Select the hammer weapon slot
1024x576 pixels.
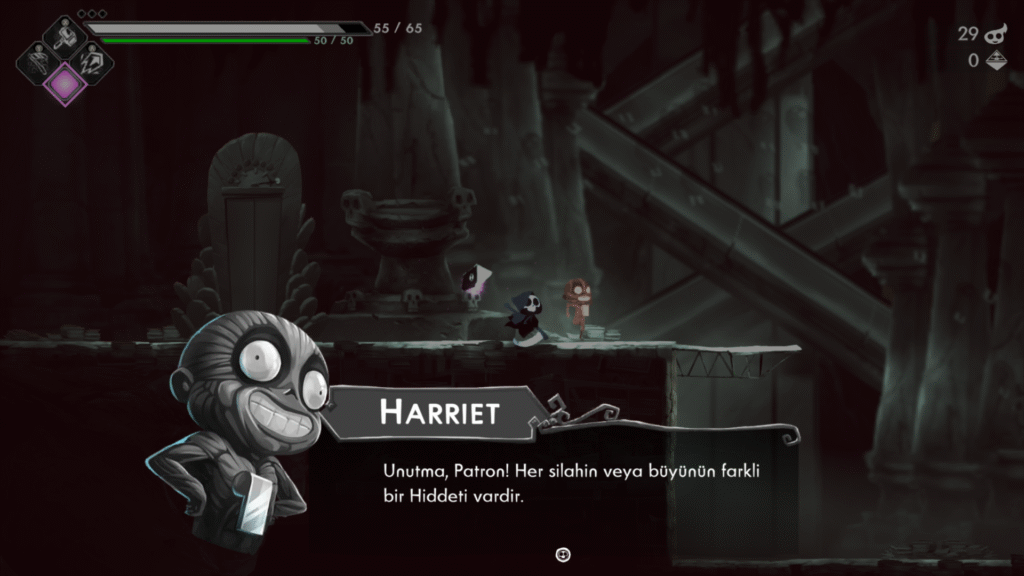pos(64,36)
